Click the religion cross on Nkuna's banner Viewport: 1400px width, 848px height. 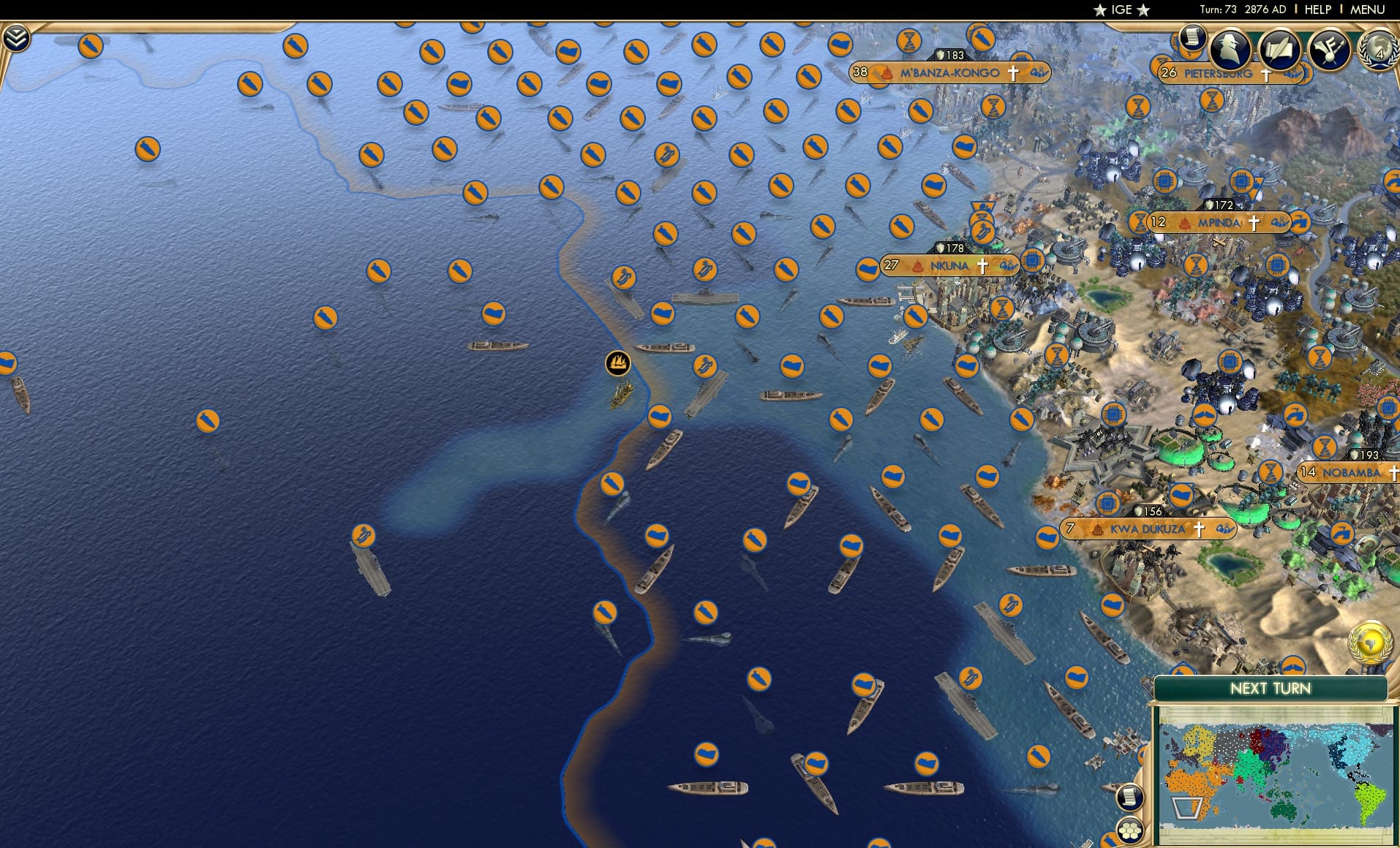point(983,266)
